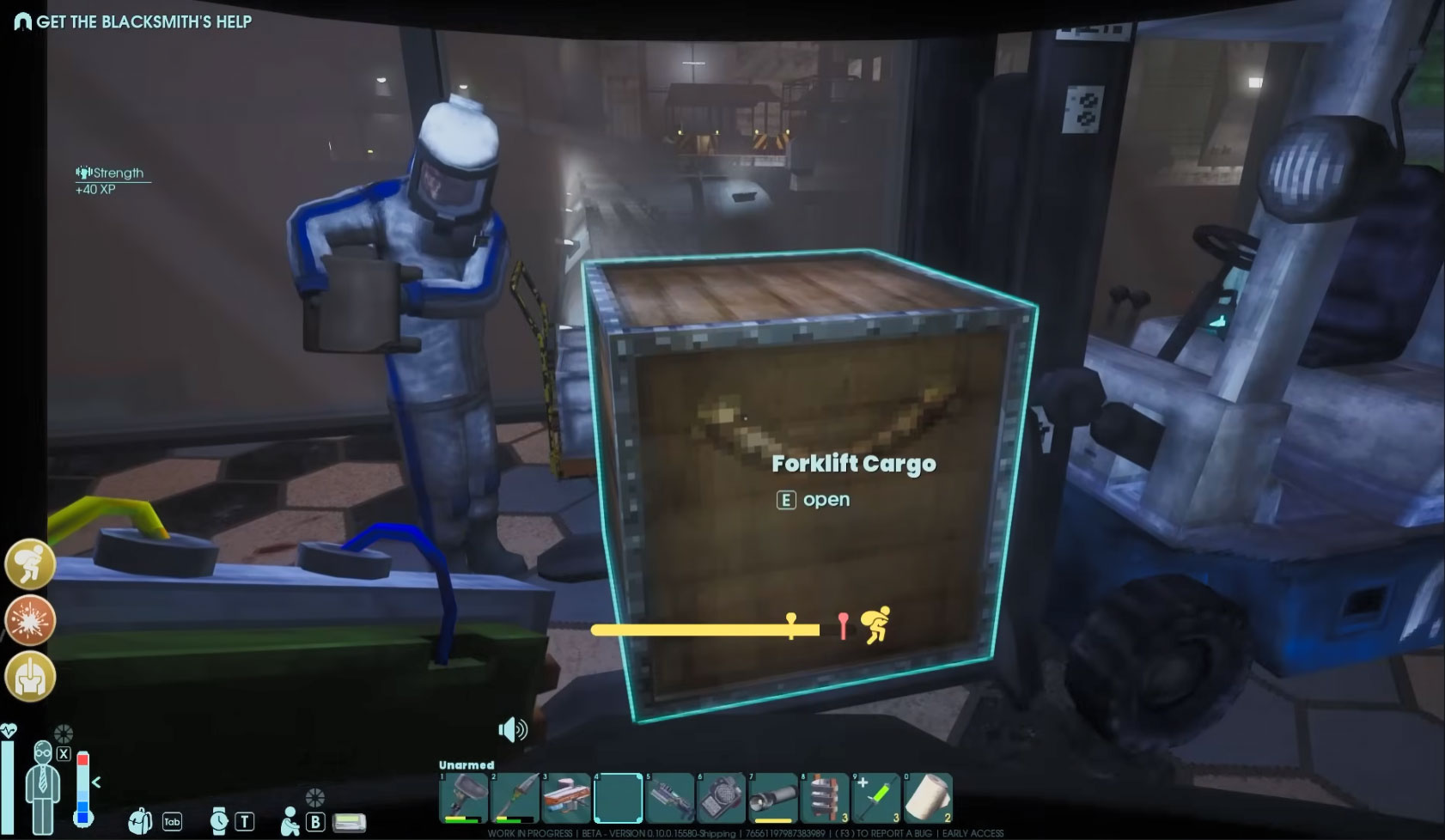1445x840 pixels.
Task: Select the highlighted empty hotbar slot 4
Action: click(619, 798)
